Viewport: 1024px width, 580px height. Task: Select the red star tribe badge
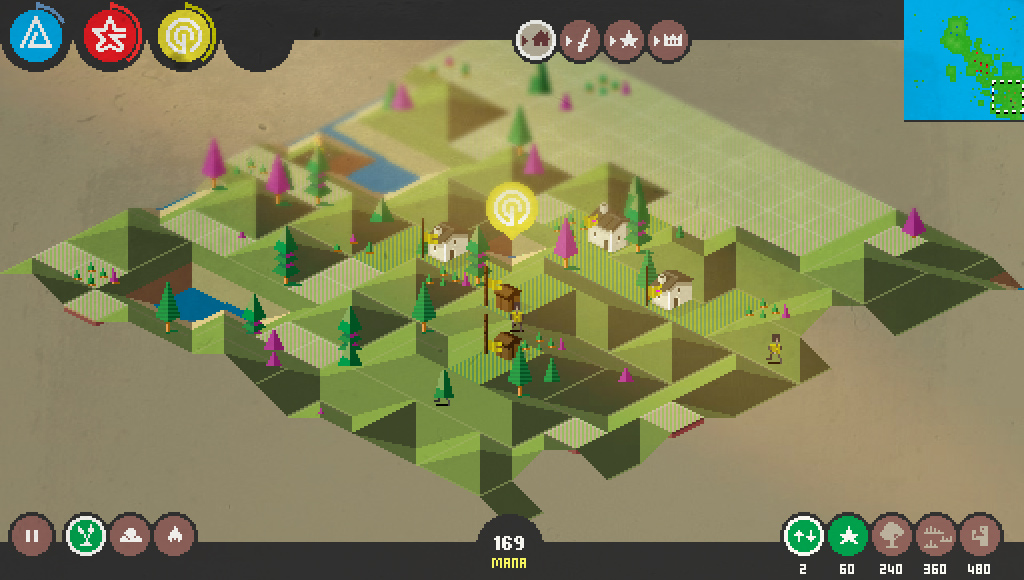(109, 36)
